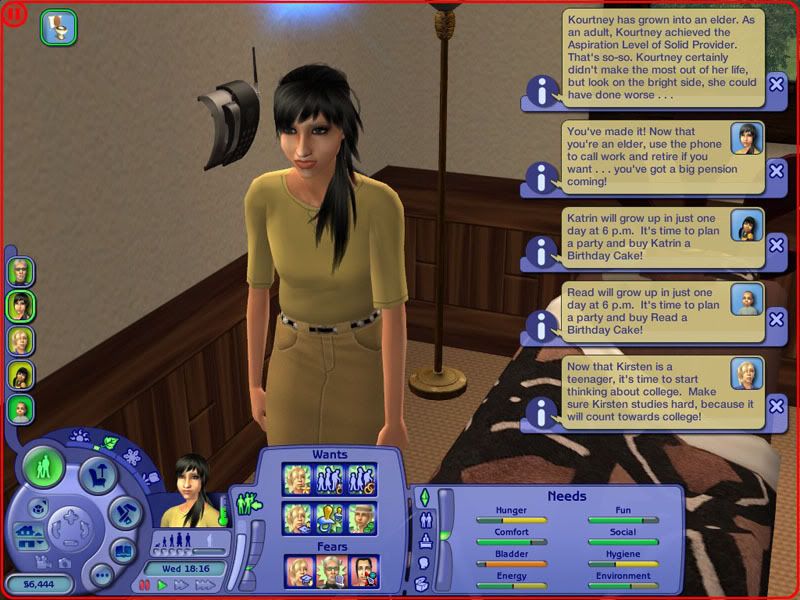800x600 pixels.
Task: Close the Kourtney elder notification
Action: point(776,85)
